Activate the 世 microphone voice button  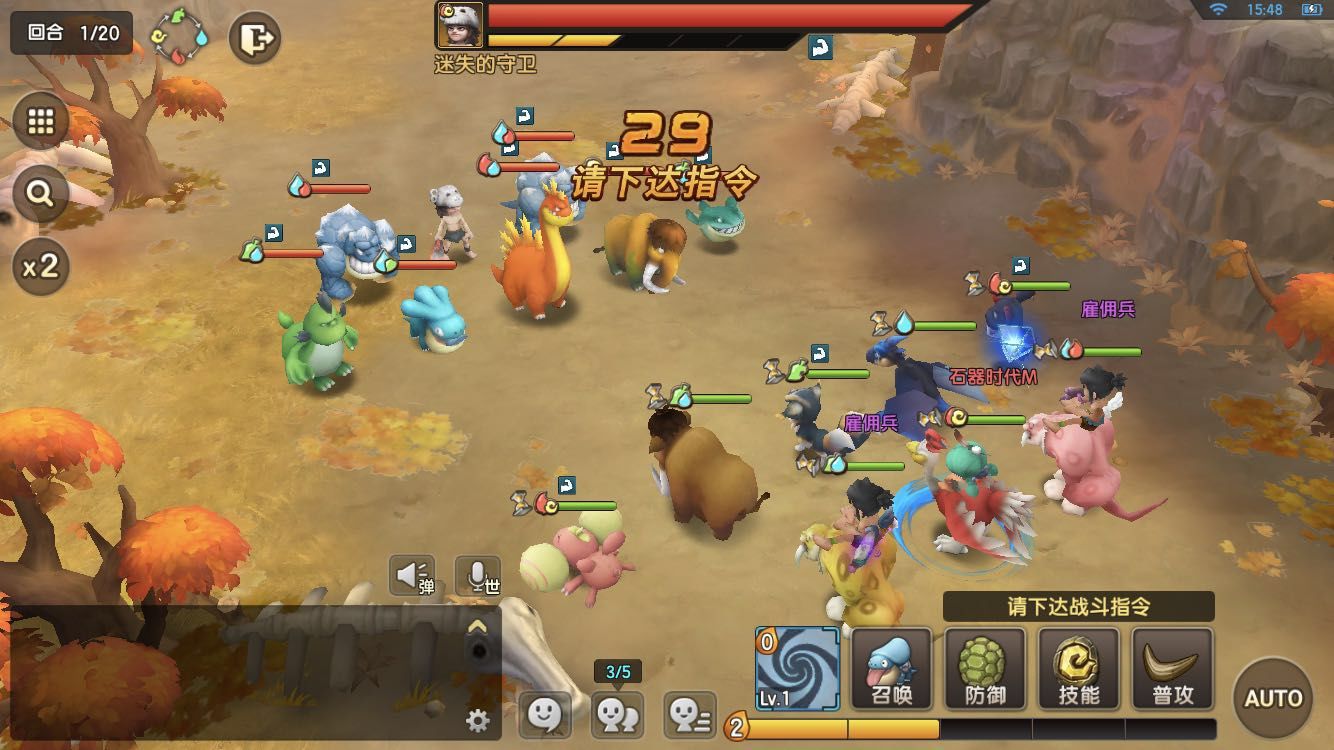tap(478, 575)
